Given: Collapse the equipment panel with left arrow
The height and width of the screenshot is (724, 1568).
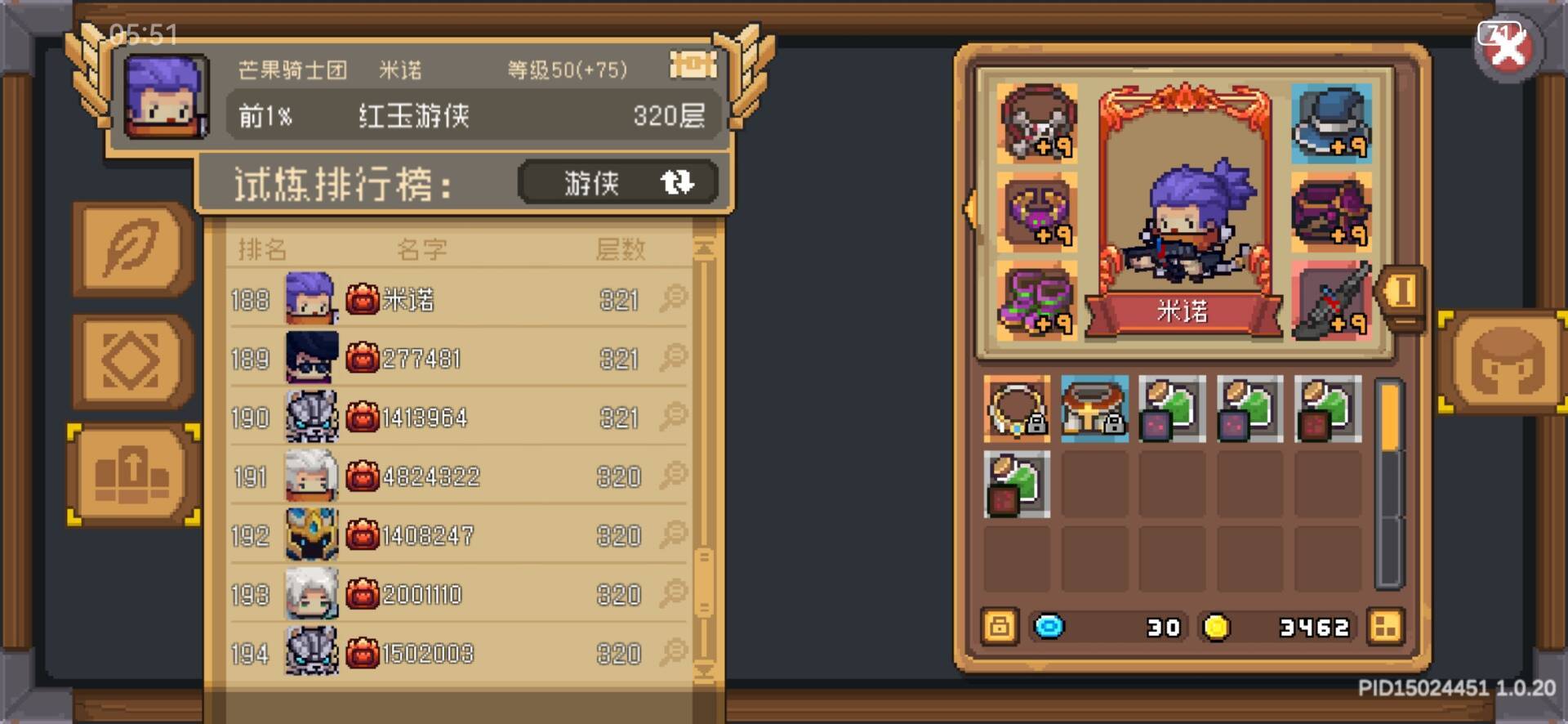Looking at the screenshot, I should 970,210.
